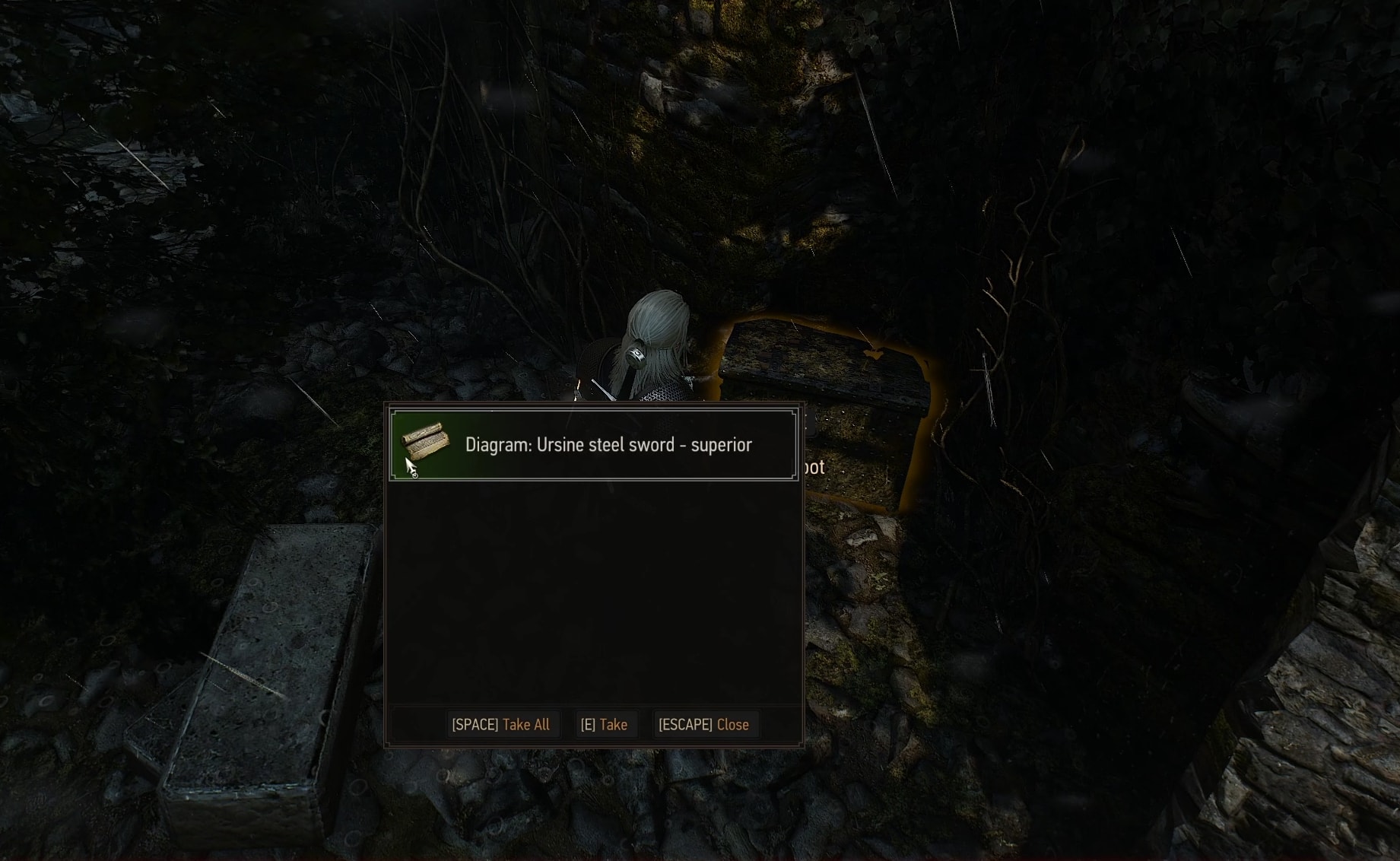Viewport: 1400px width, 861px height.
Task: Select the Ursine steel sword diagram row
Action: 593,445
